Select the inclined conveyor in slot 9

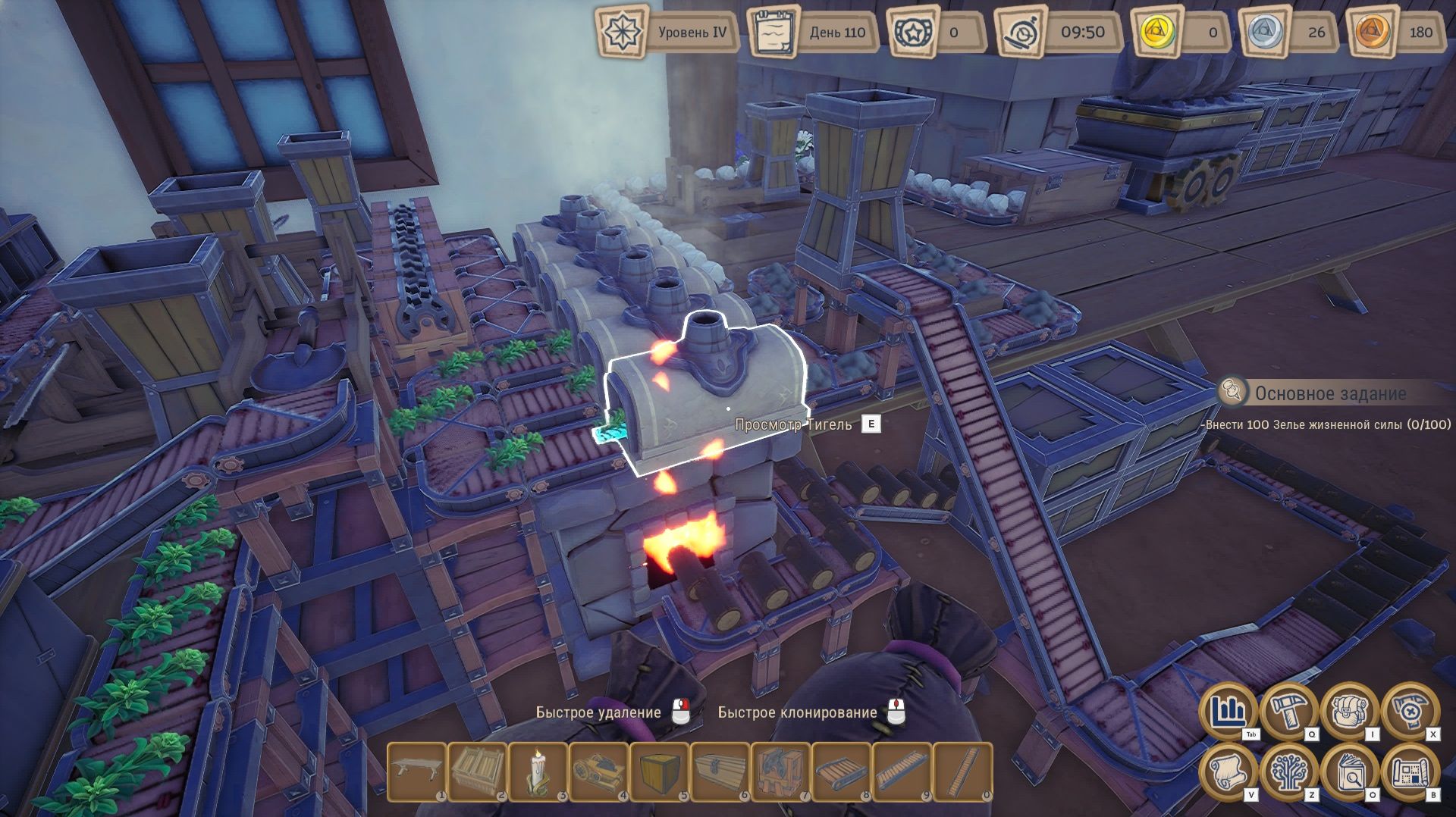[x=902, y=771]
